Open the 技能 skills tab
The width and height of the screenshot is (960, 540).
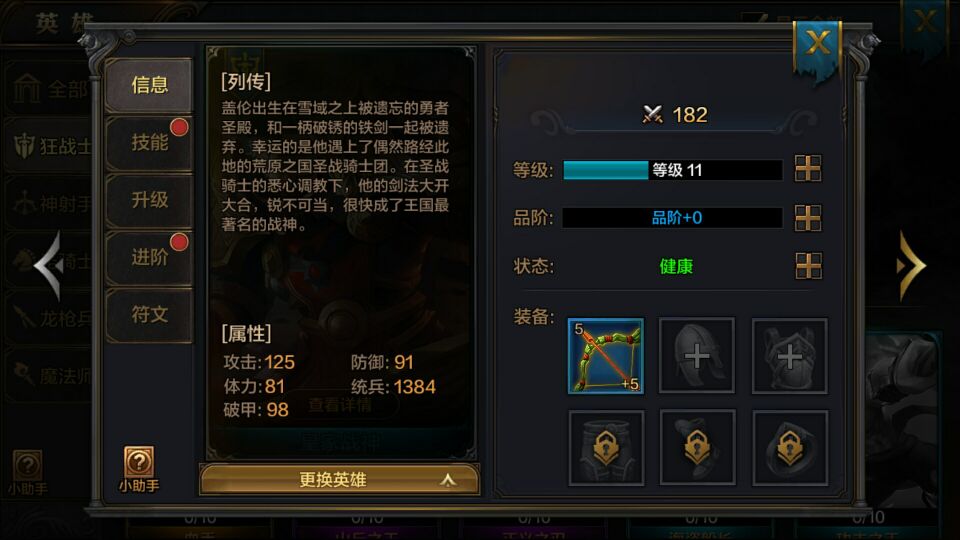tap(149, 142)
